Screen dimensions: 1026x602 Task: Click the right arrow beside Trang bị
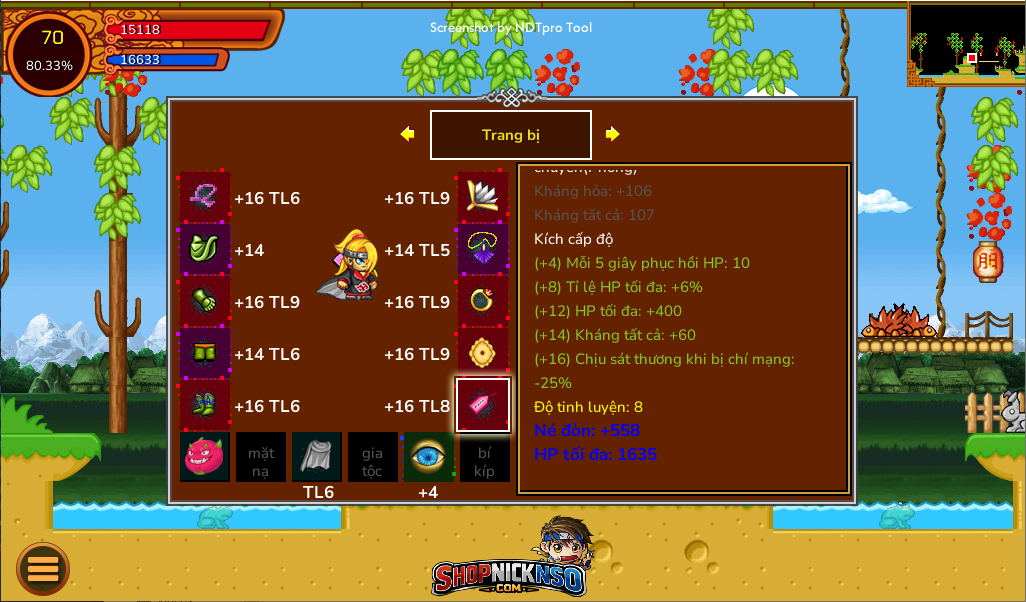point(612,134)
